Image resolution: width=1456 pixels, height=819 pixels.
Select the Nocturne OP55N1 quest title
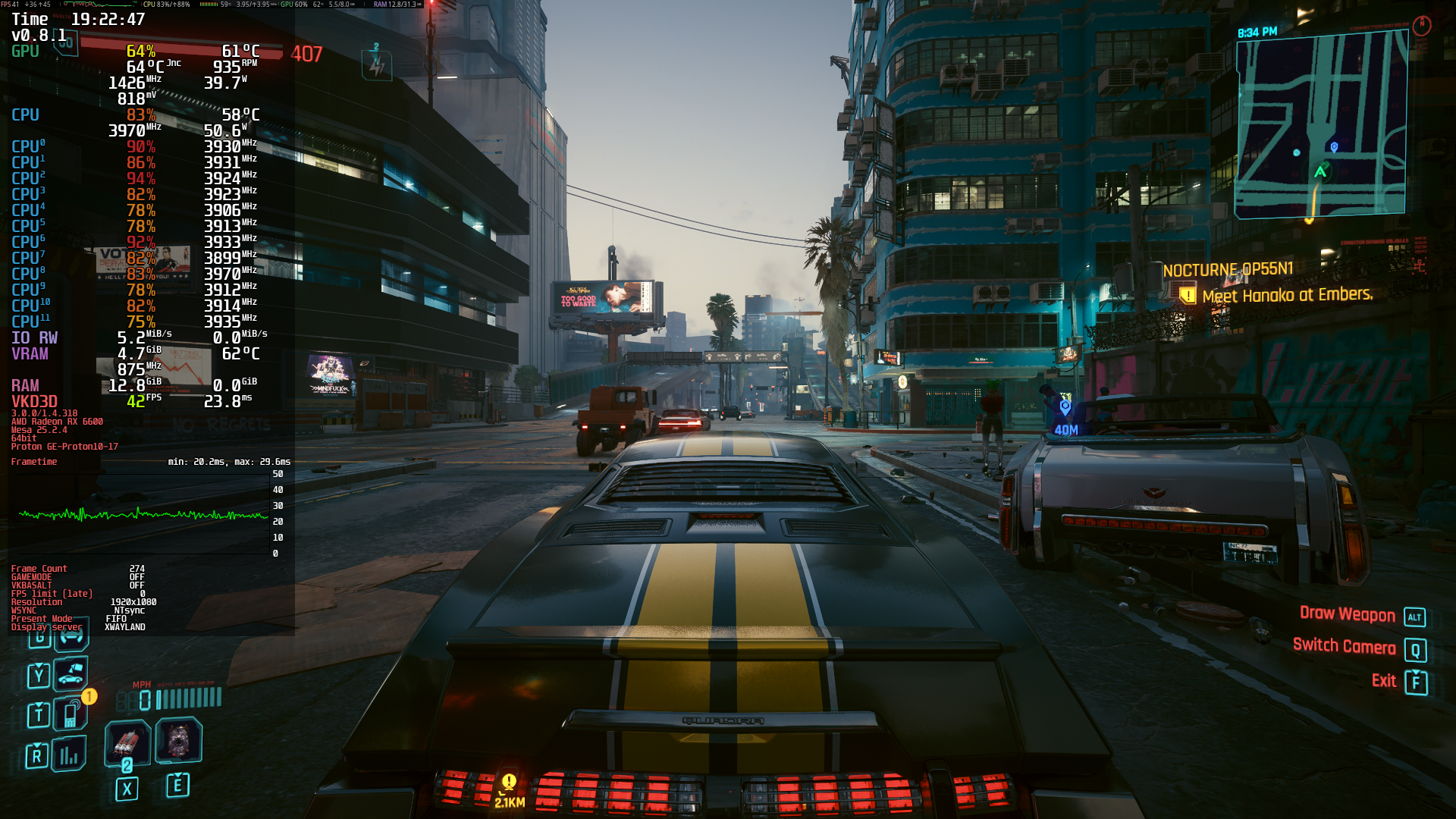[x=1228, y=269]
